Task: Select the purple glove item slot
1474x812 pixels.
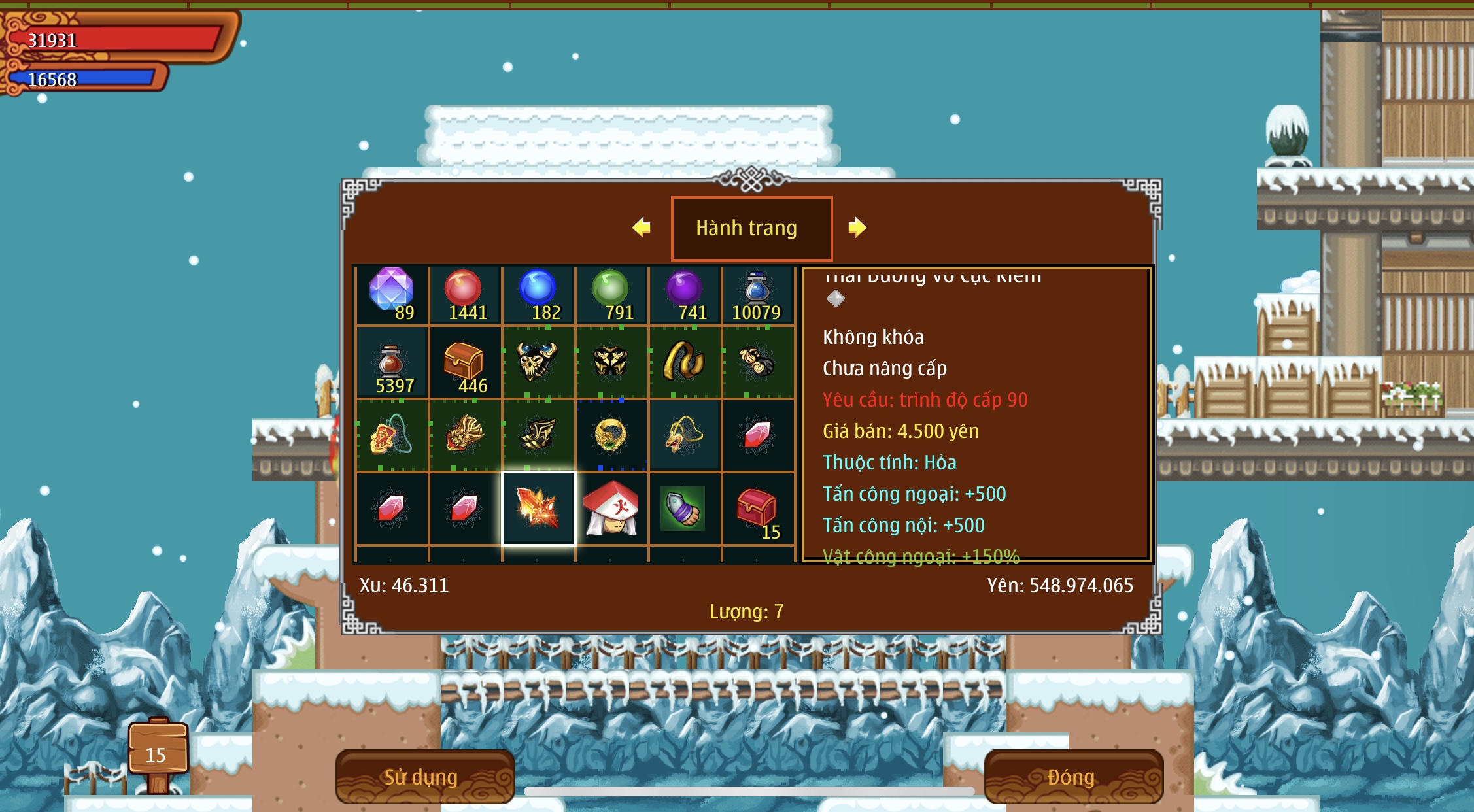Action: point(685,509)
